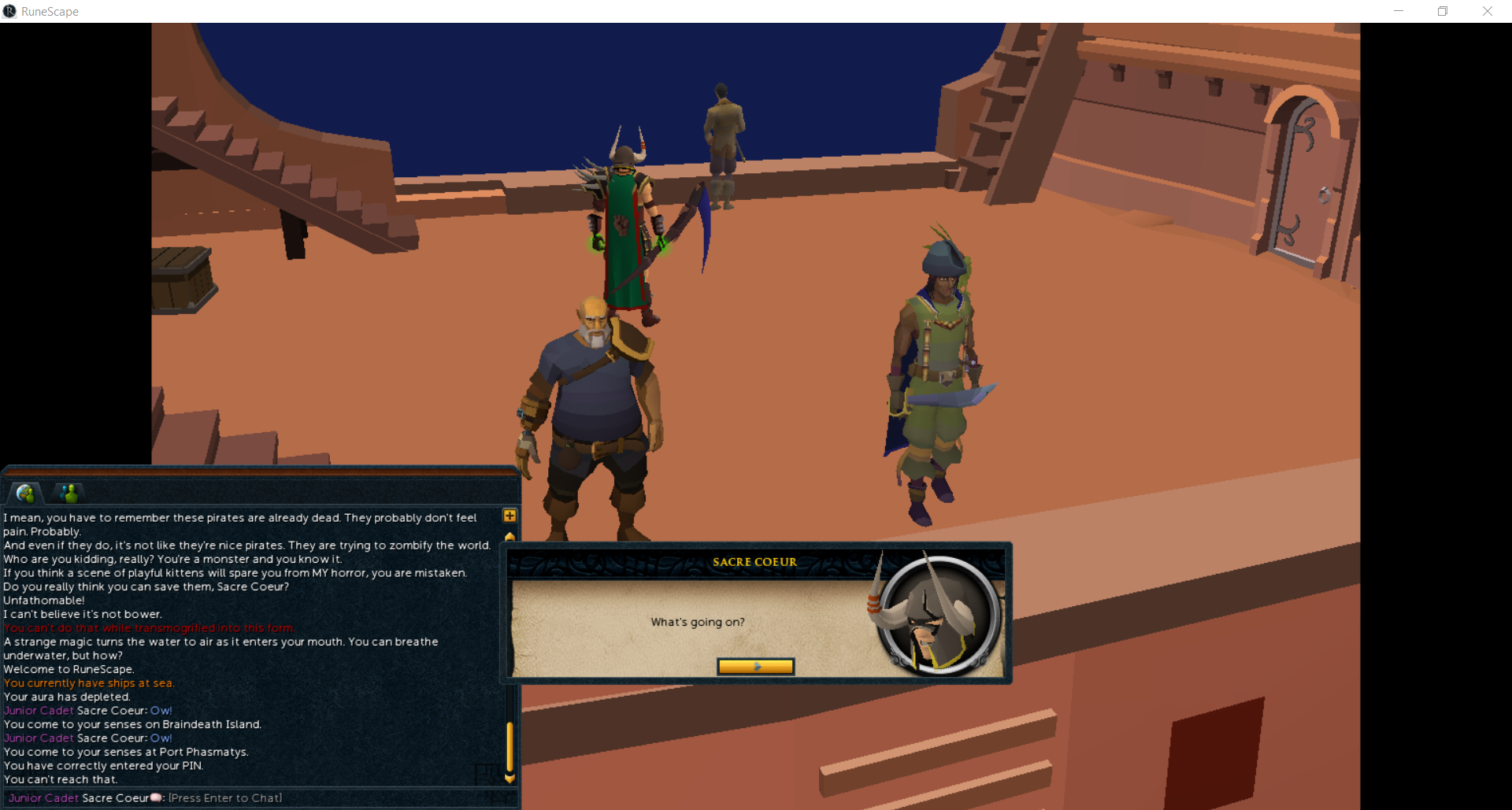This screenshot has height=810, width=1512.
Task: Click the speech bubble beside Sacre Coeur's name
Action: (x=154, y=797)
